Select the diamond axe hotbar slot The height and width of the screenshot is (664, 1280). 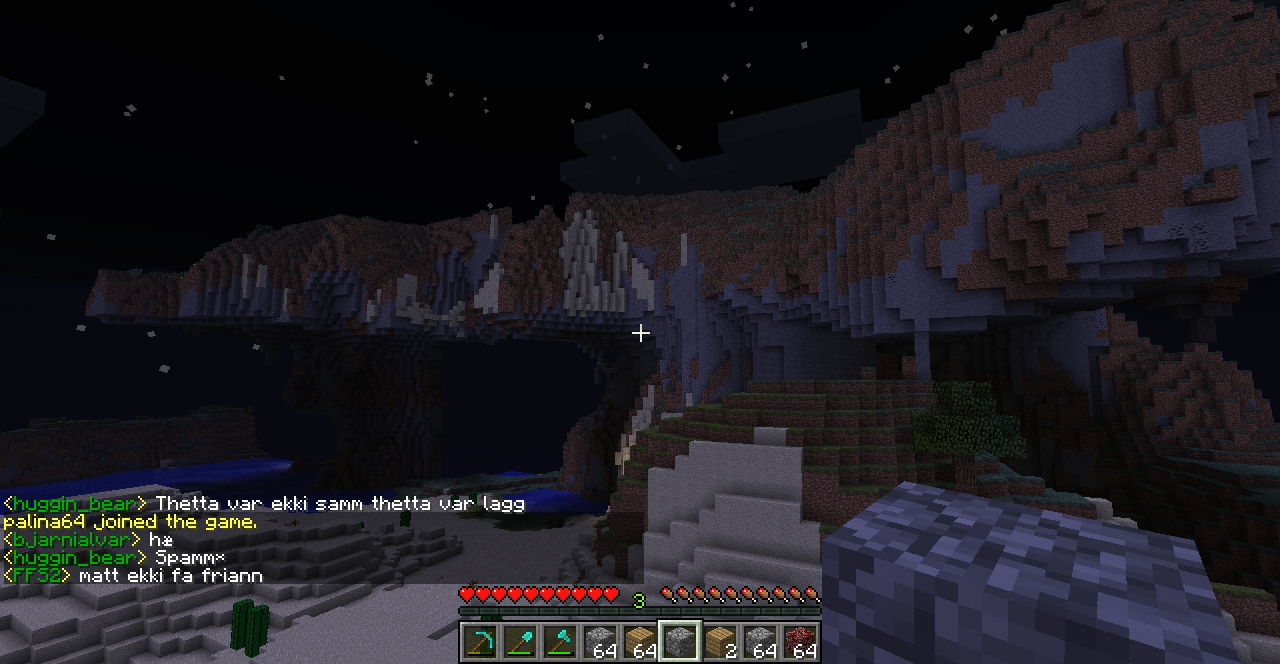tap(560, 641)
